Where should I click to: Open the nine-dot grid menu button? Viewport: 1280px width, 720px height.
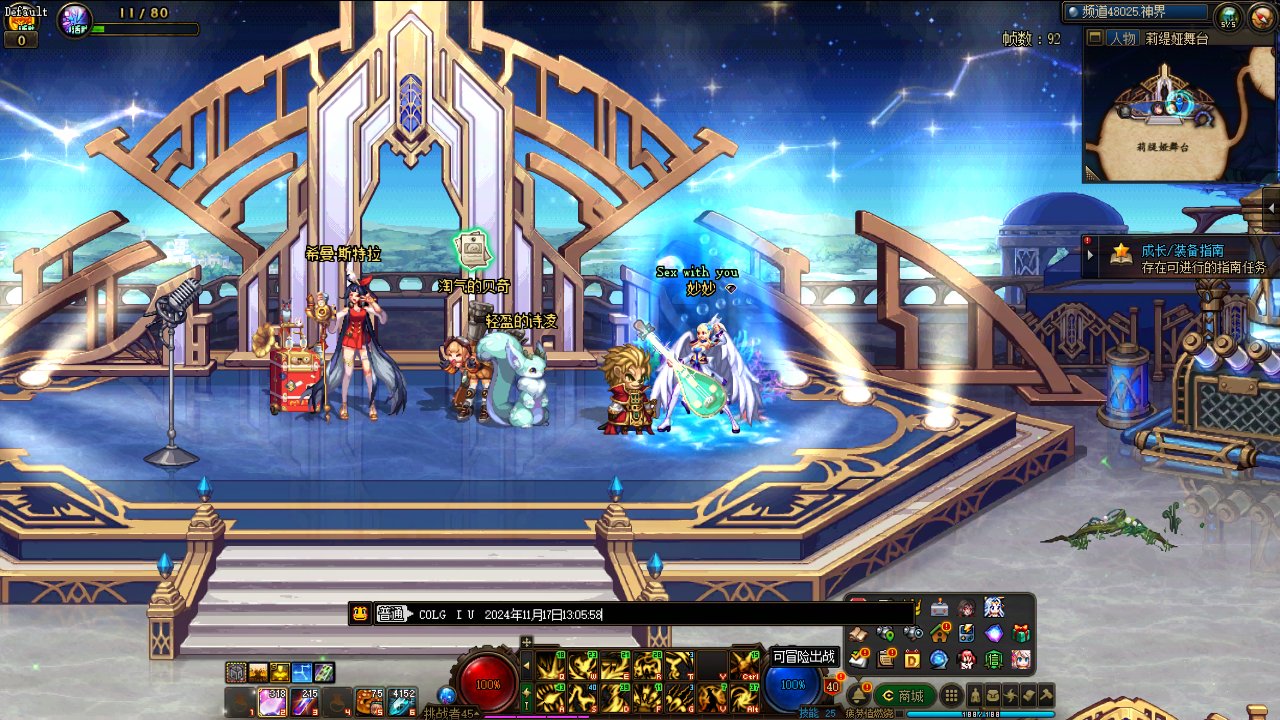pos(952,696)
